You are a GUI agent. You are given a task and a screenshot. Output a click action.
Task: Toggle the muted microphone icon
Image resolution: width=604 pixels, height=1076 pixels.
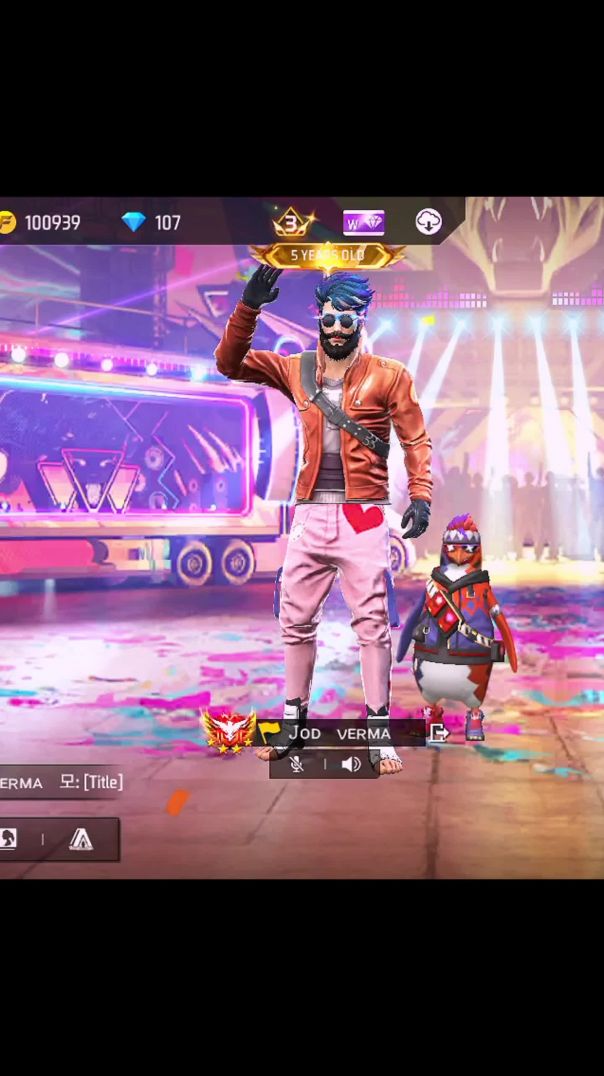(297, 764)
